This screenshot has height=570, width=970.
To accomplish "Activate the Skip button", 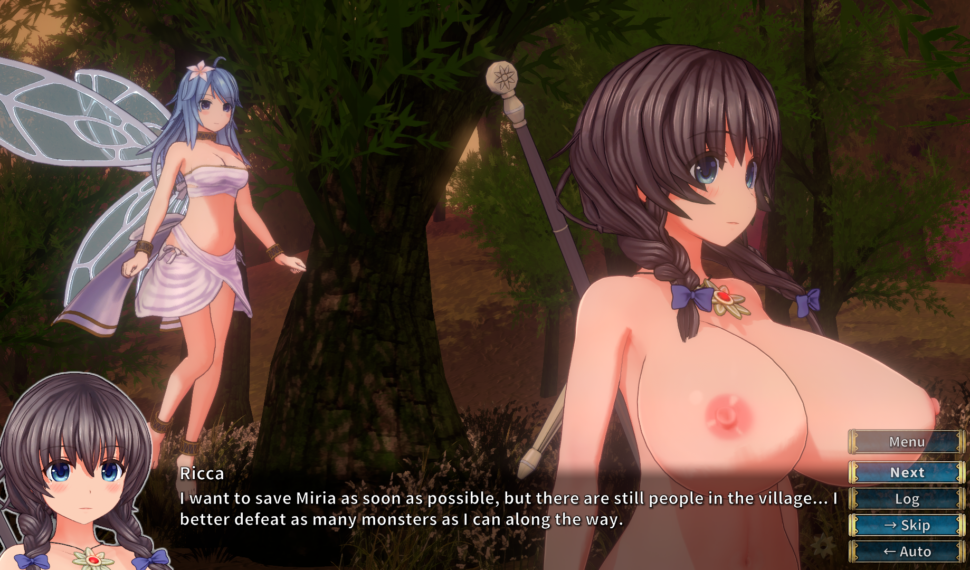I will [906, 525].
